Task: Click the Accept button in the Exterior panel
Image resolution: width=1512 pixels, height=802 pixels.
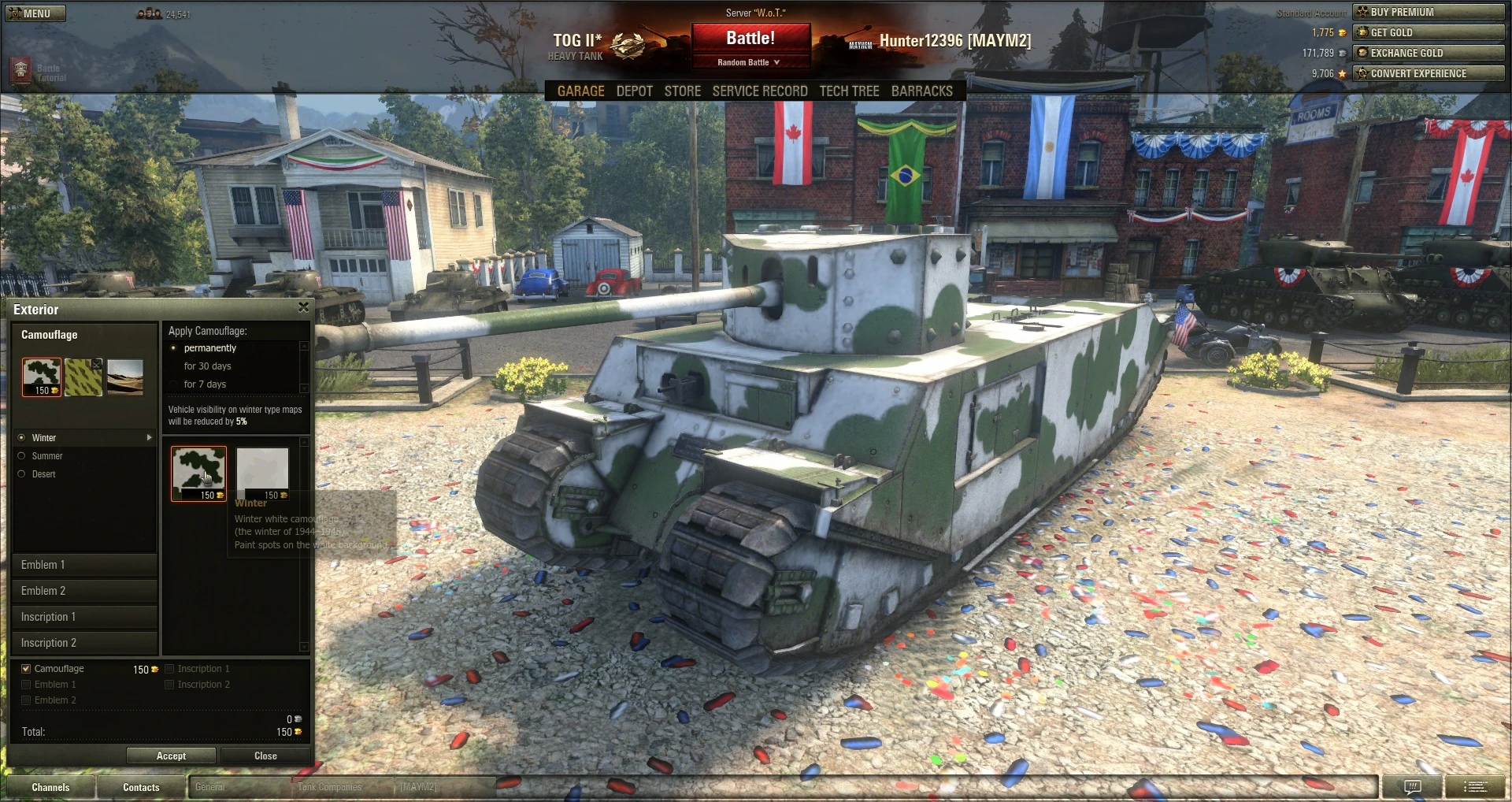Action: 171,756
